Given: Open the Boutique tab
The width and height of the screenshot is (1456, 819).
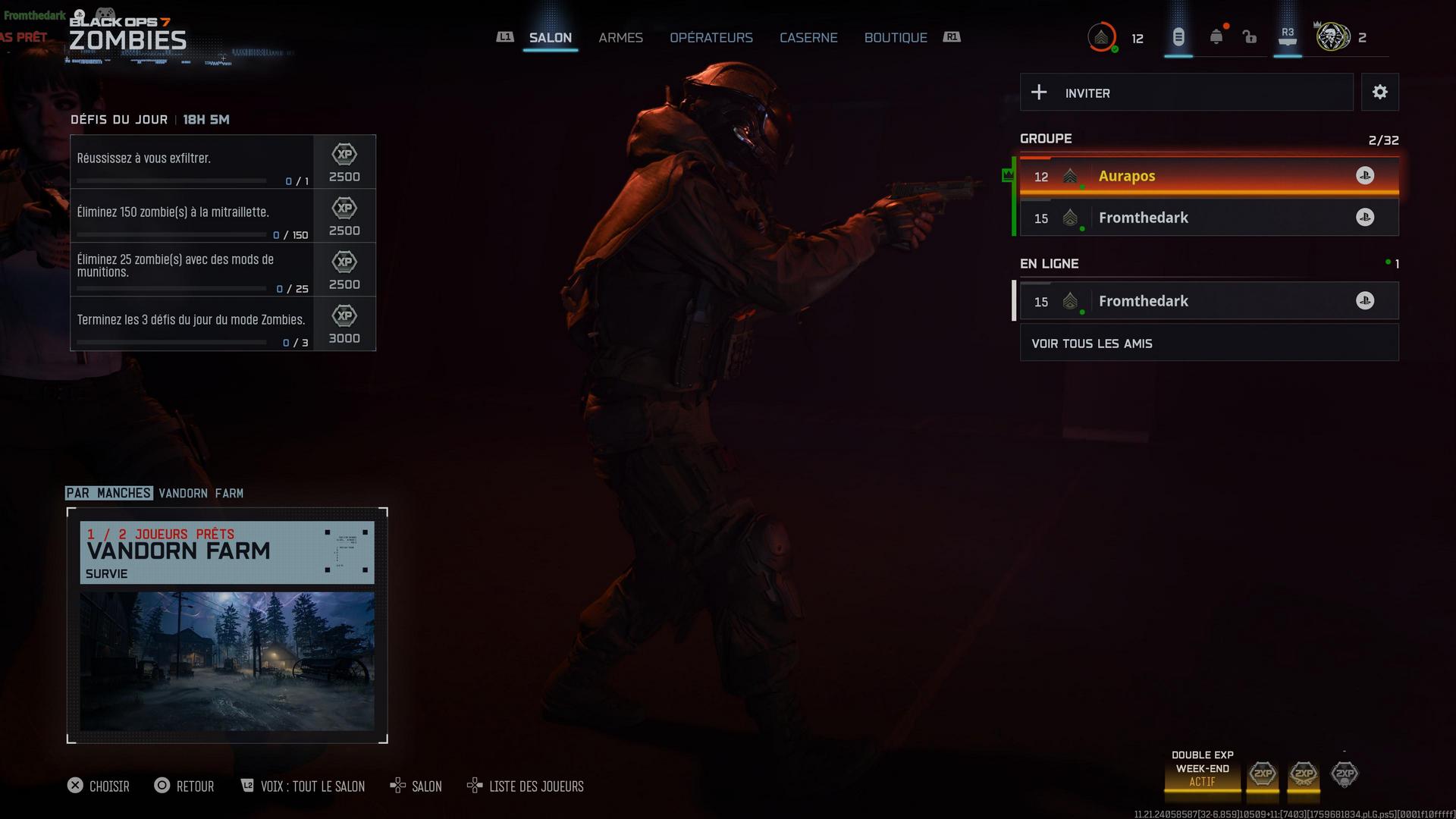Looking at the screenshot, I should (896, 38).
